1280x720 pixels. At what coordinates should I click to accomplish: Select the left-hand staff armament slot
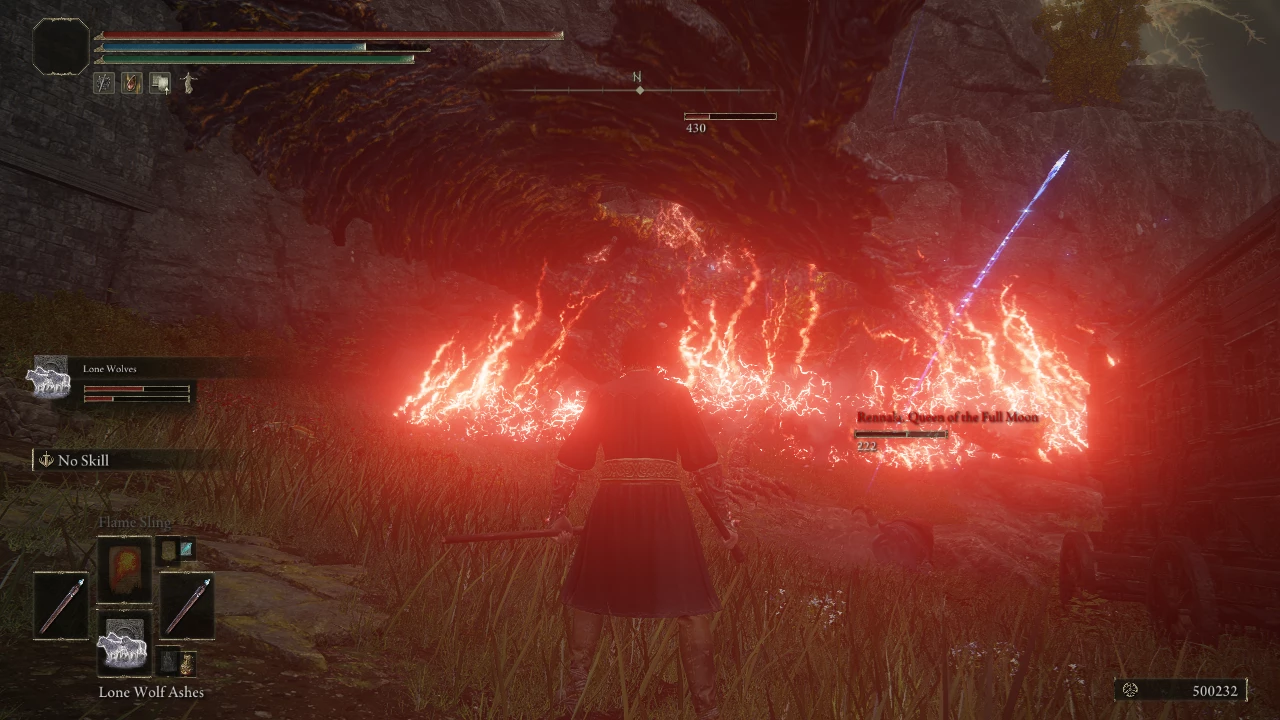click(61, 605)
